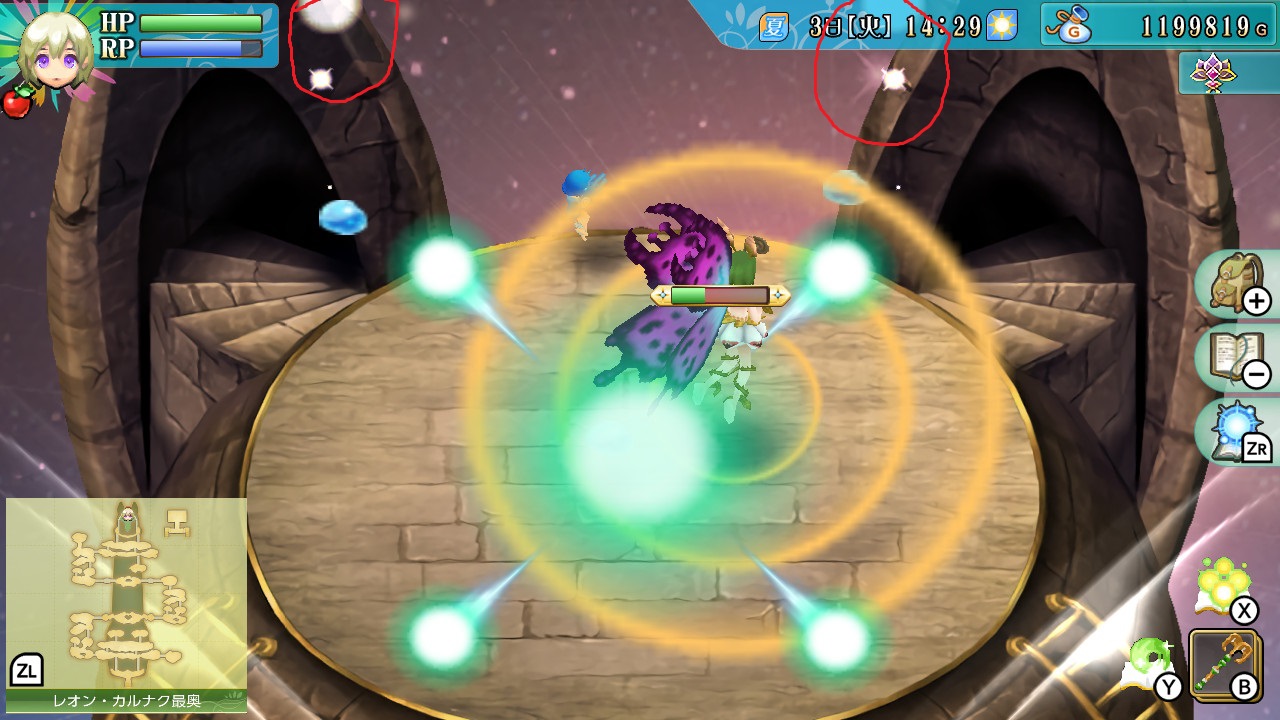Click the location label レオン・カルナク最奥

(125, 702)
